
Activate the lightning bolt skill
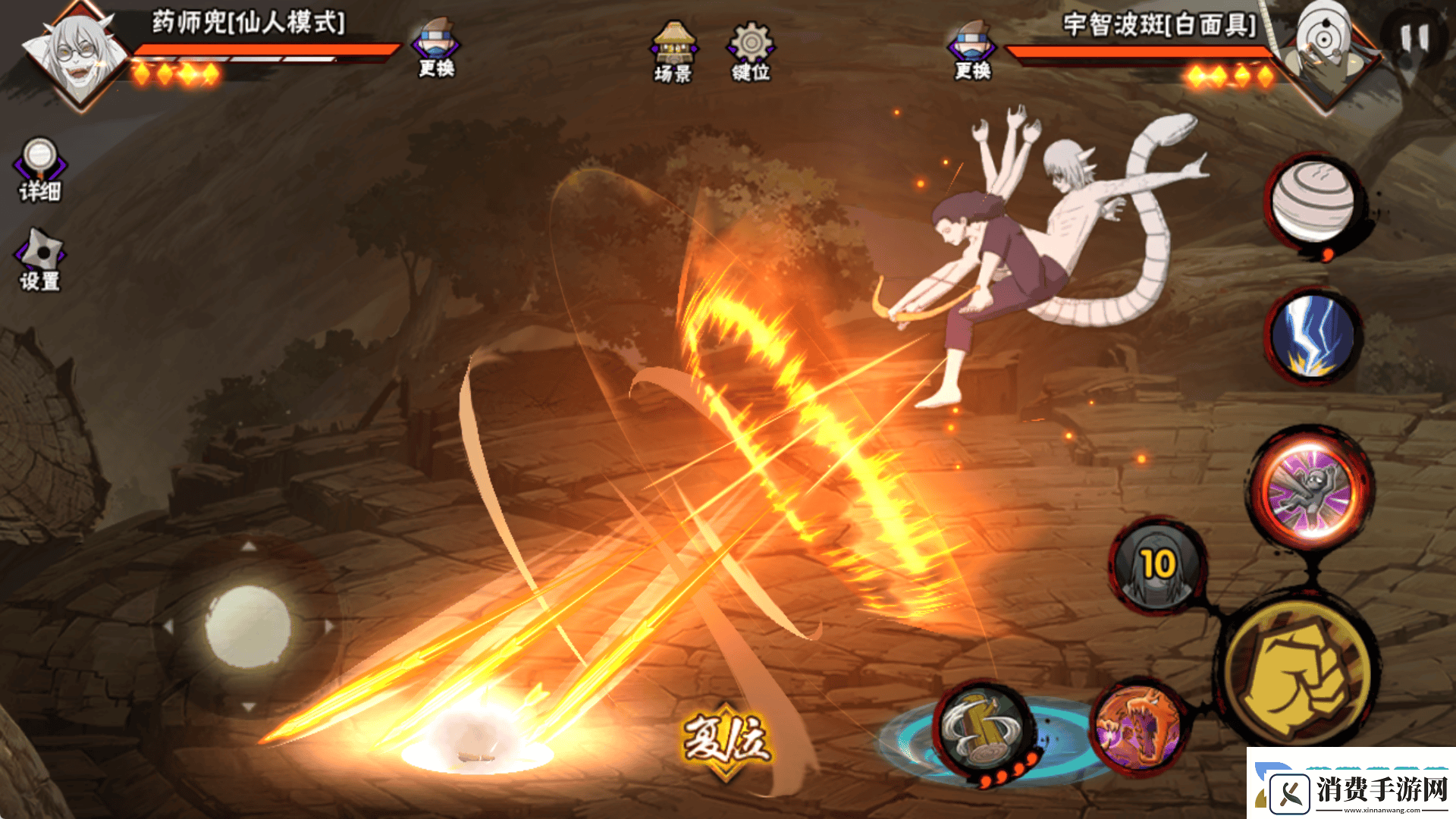1313,336
